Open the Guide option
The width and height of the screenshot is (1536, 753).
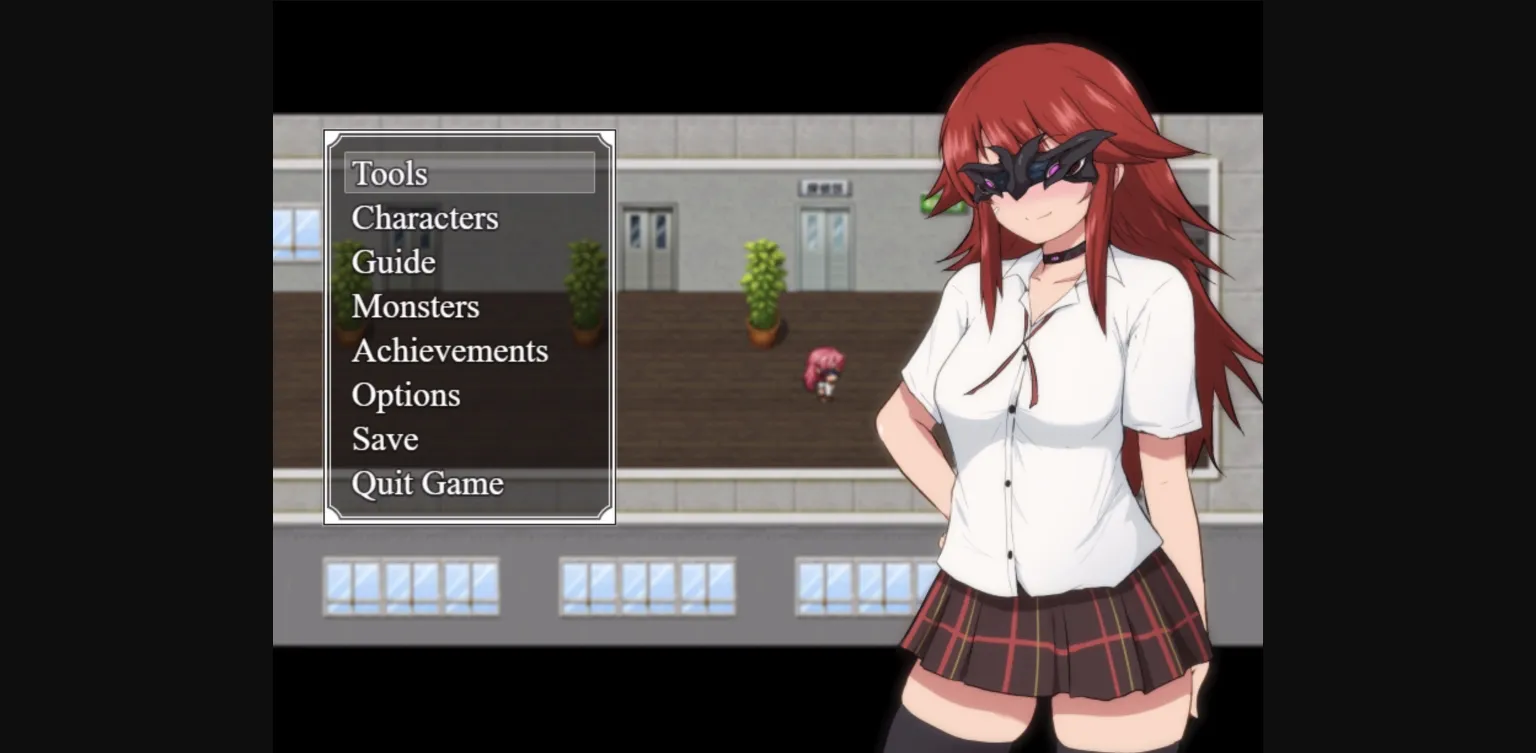(x=392, y=262)
